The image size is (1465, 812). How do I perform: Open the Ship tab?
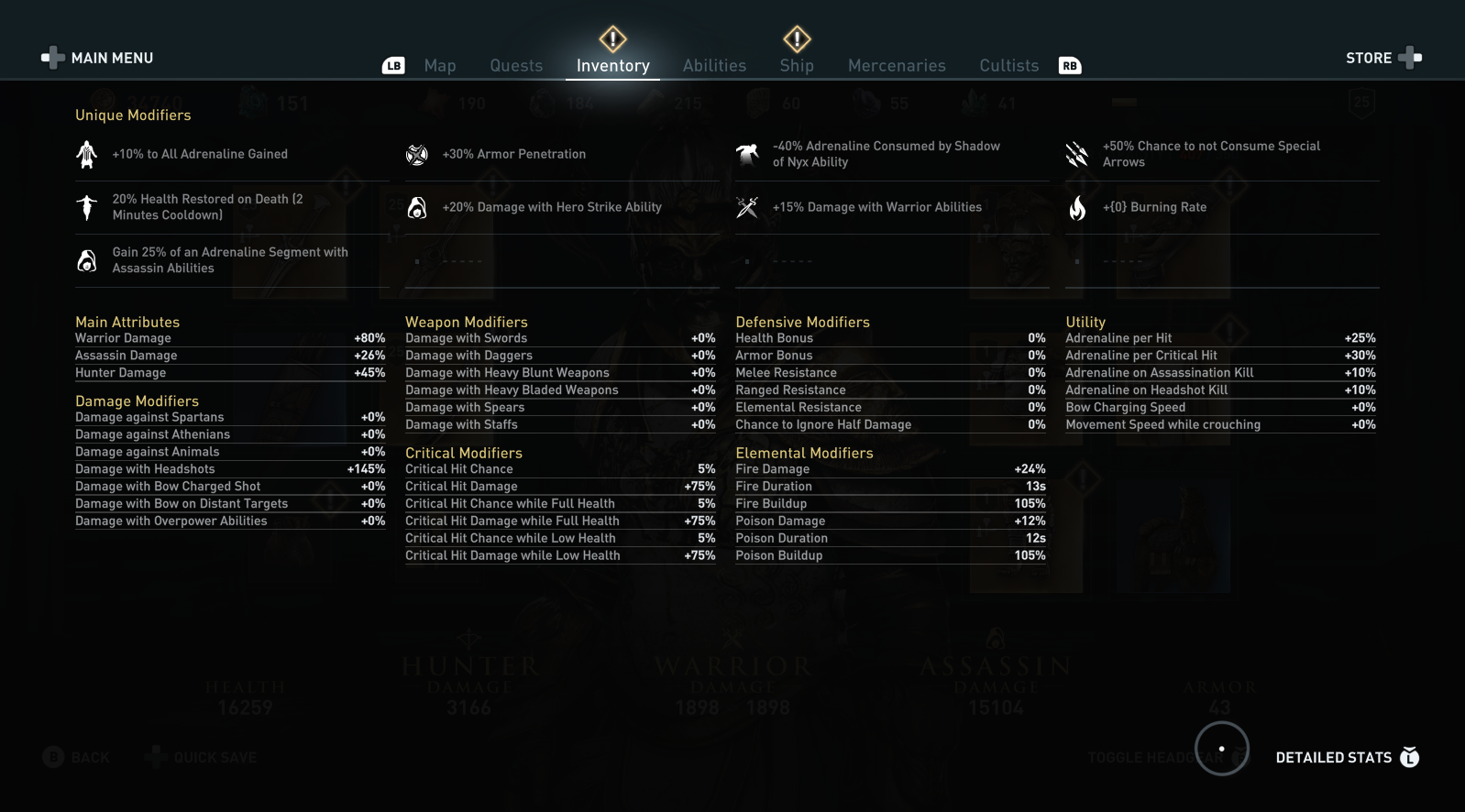(797, 66)
